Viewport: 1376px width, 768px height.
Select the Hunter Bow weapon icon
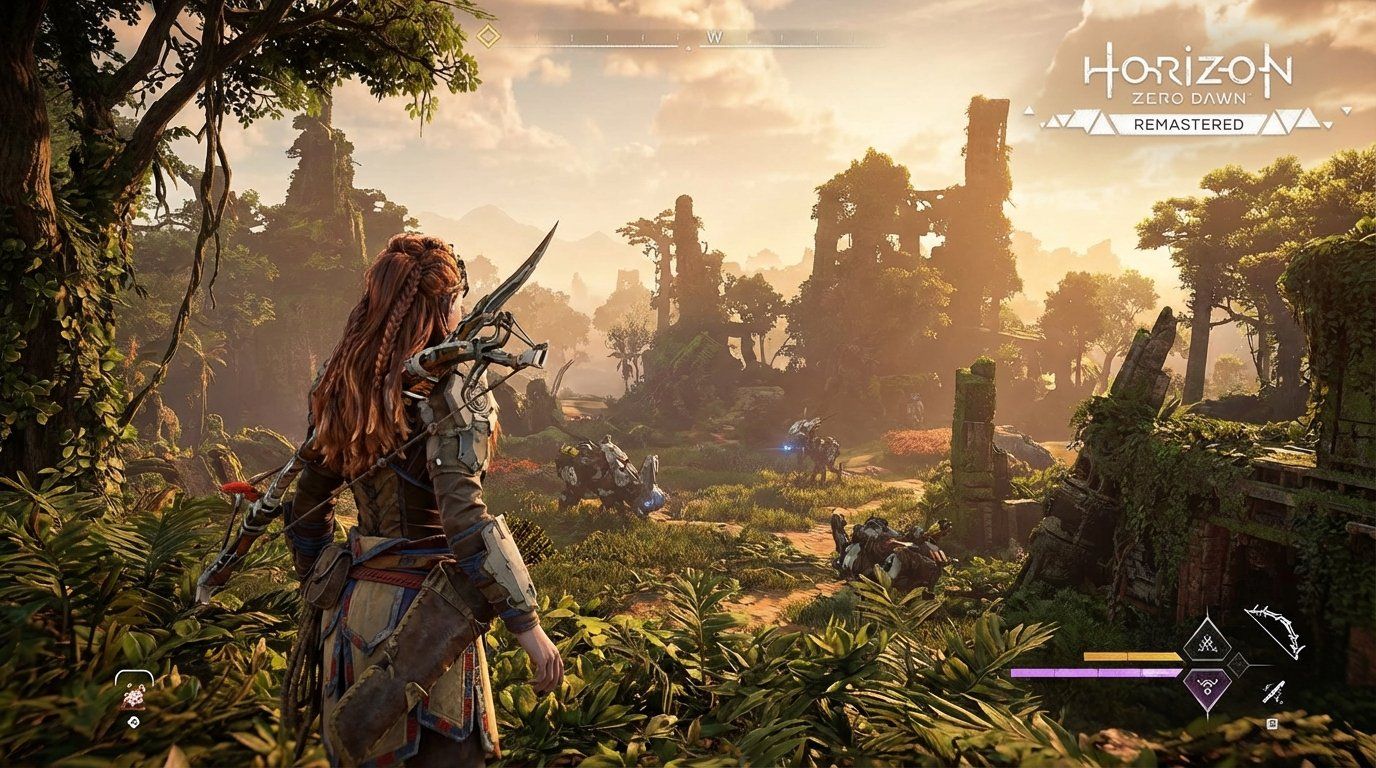point(1275,633)
